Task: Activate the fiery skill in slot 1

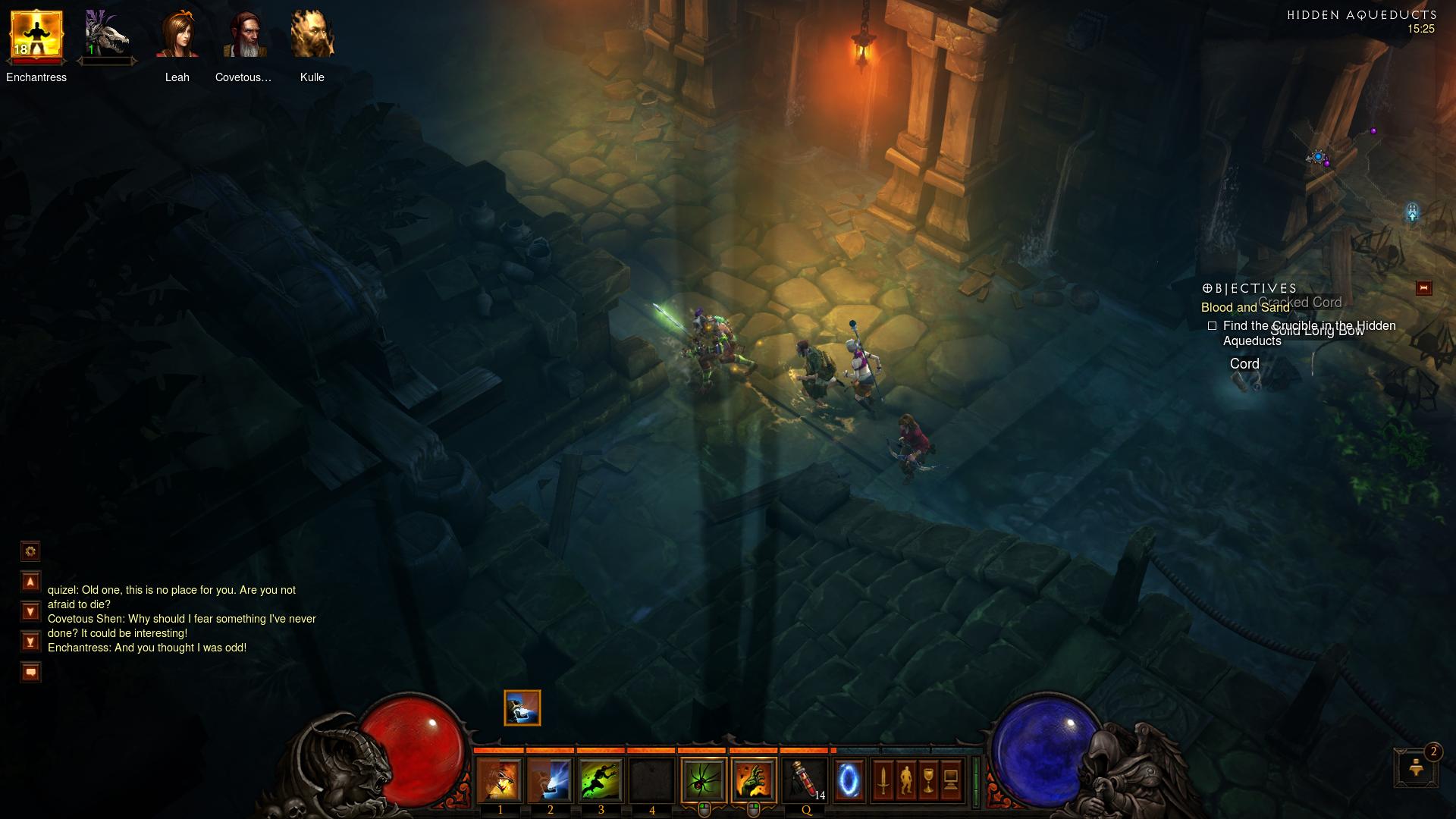Action: pos(500,780)
